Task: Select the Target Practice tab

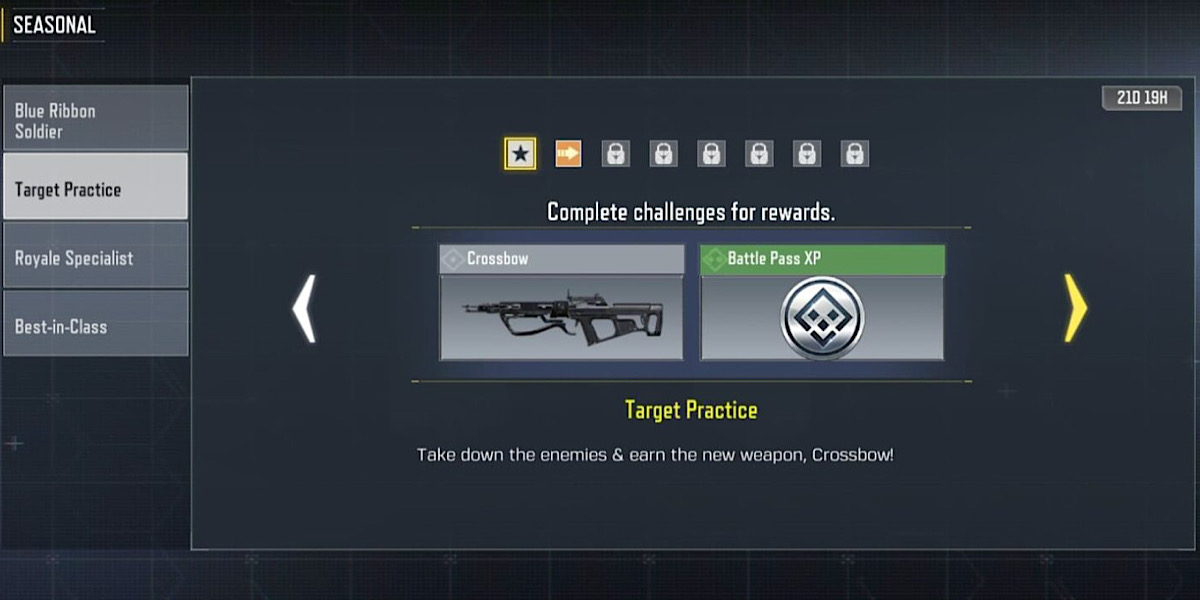Action: coord(95,188)
